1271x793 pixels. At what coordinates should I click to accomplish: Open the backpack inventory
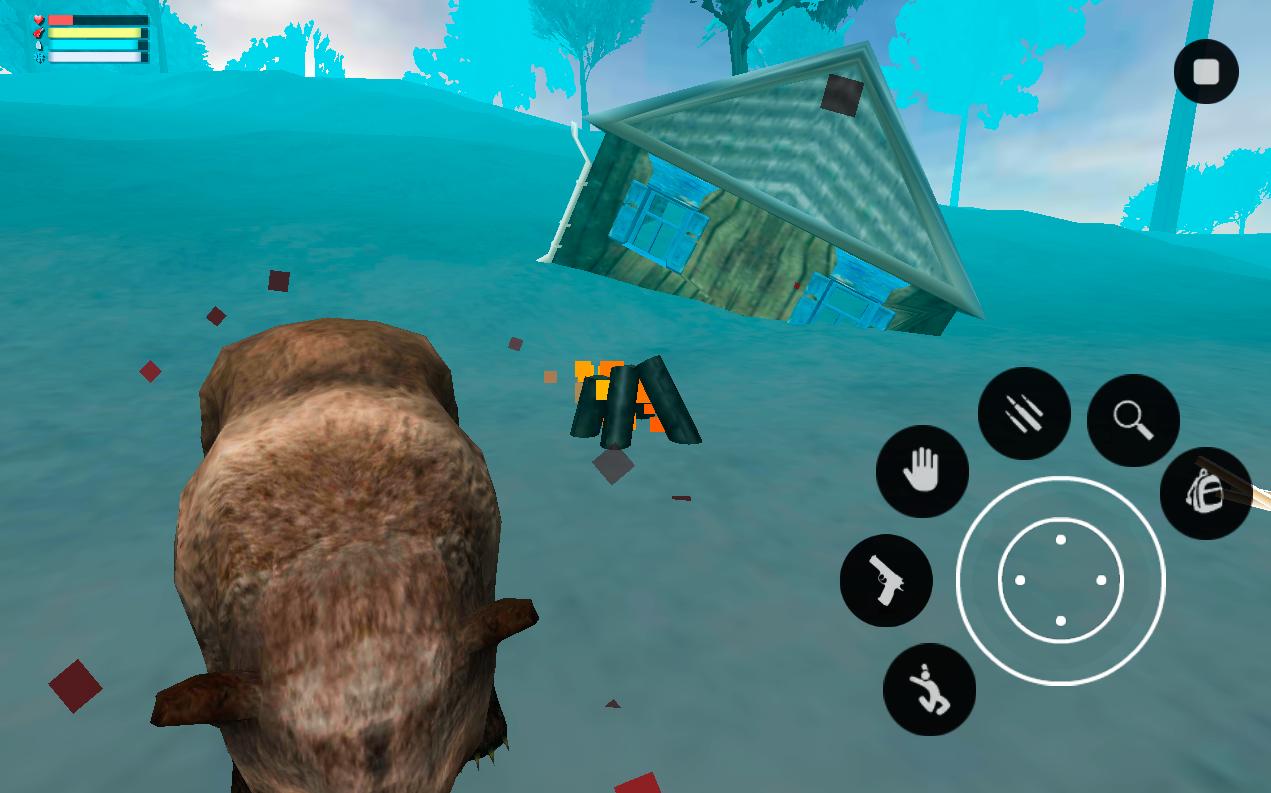1205,493
